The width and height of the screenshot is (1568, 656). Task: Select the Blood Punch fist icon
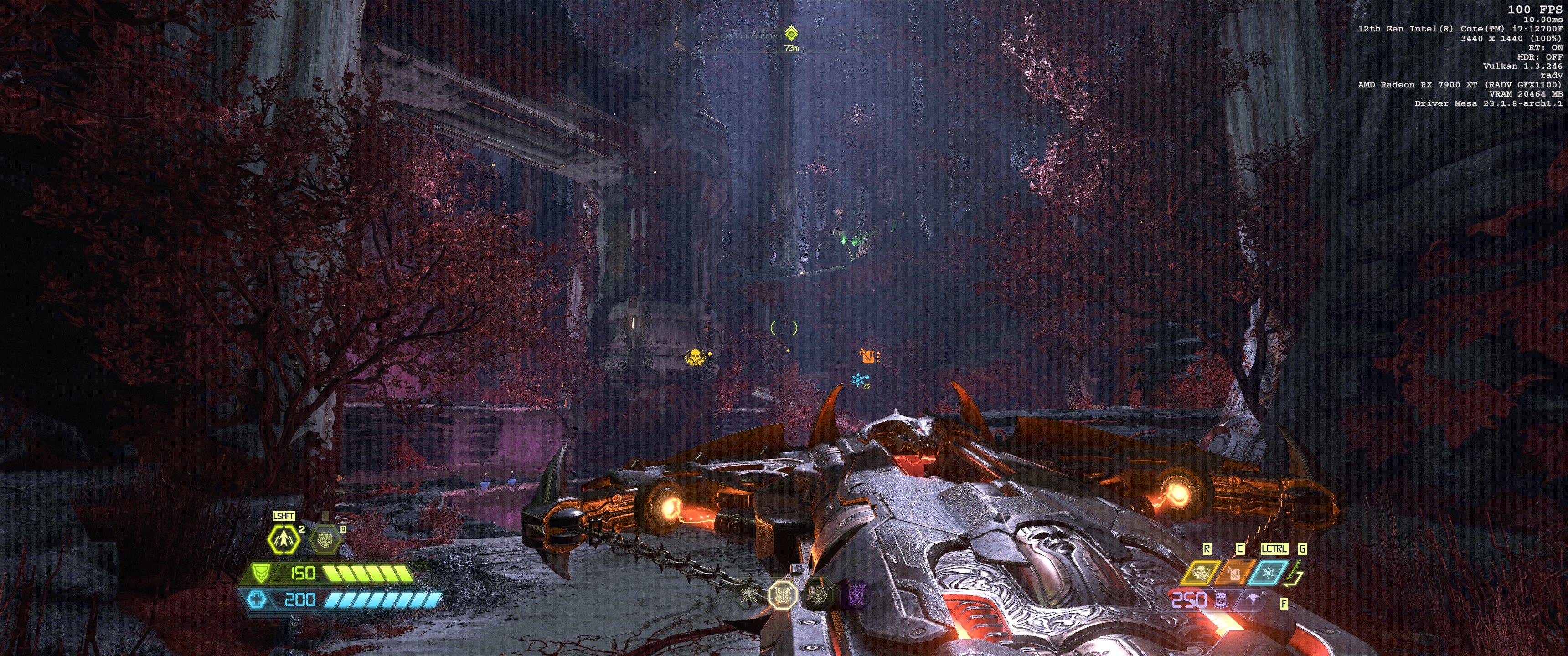(325, 538)
